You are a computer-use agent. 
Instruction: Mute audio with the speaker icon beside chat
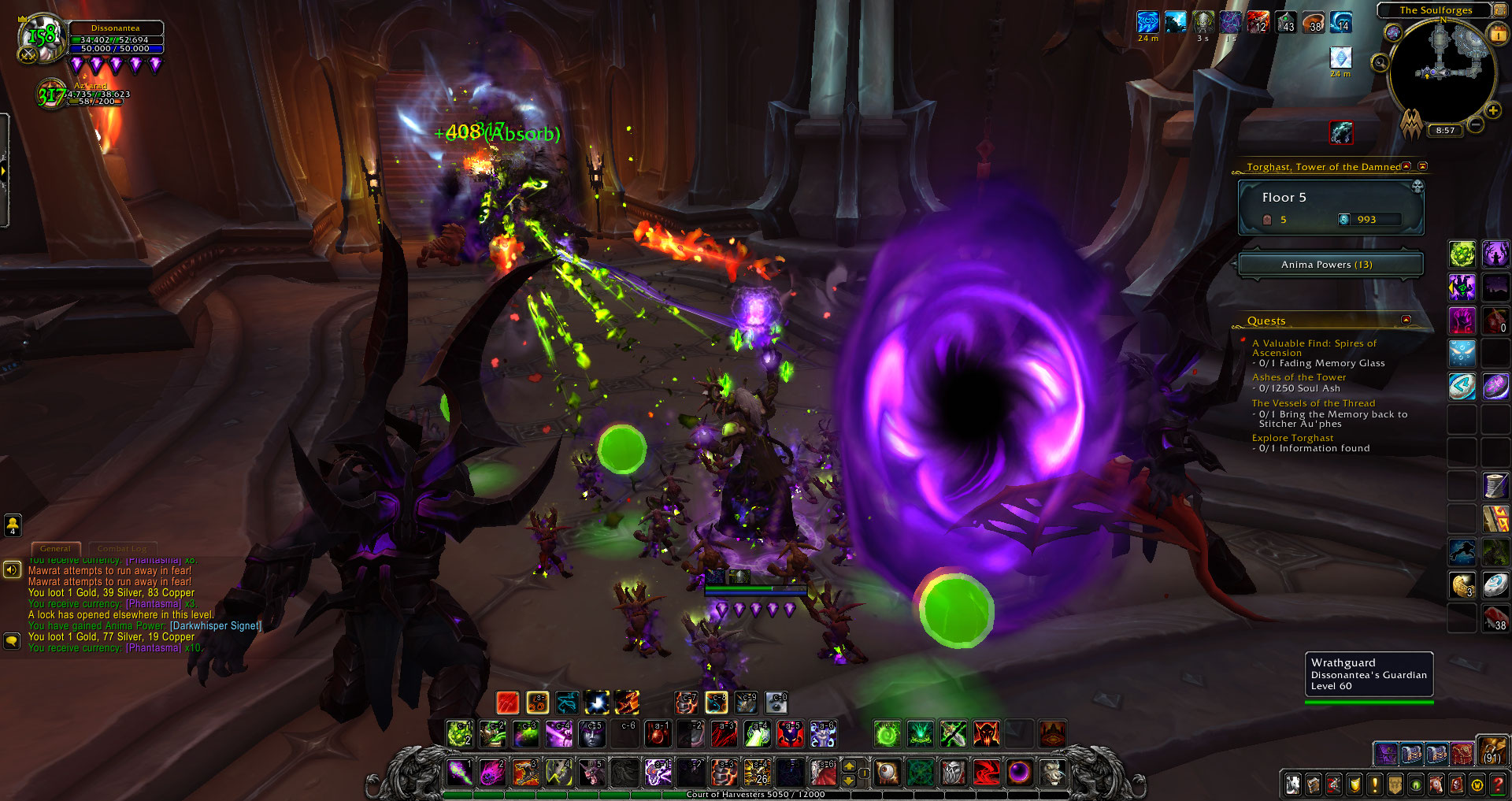(x=12, y=569)
